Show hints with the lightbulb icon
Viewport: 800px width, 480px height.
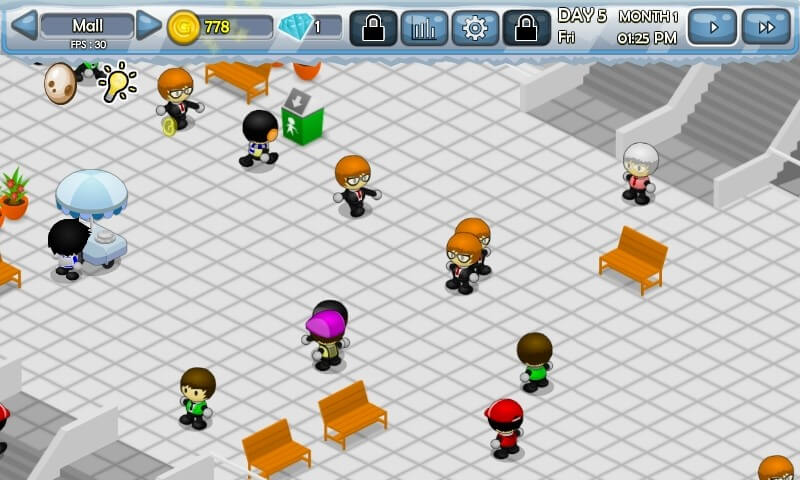[x=116, y=83]
